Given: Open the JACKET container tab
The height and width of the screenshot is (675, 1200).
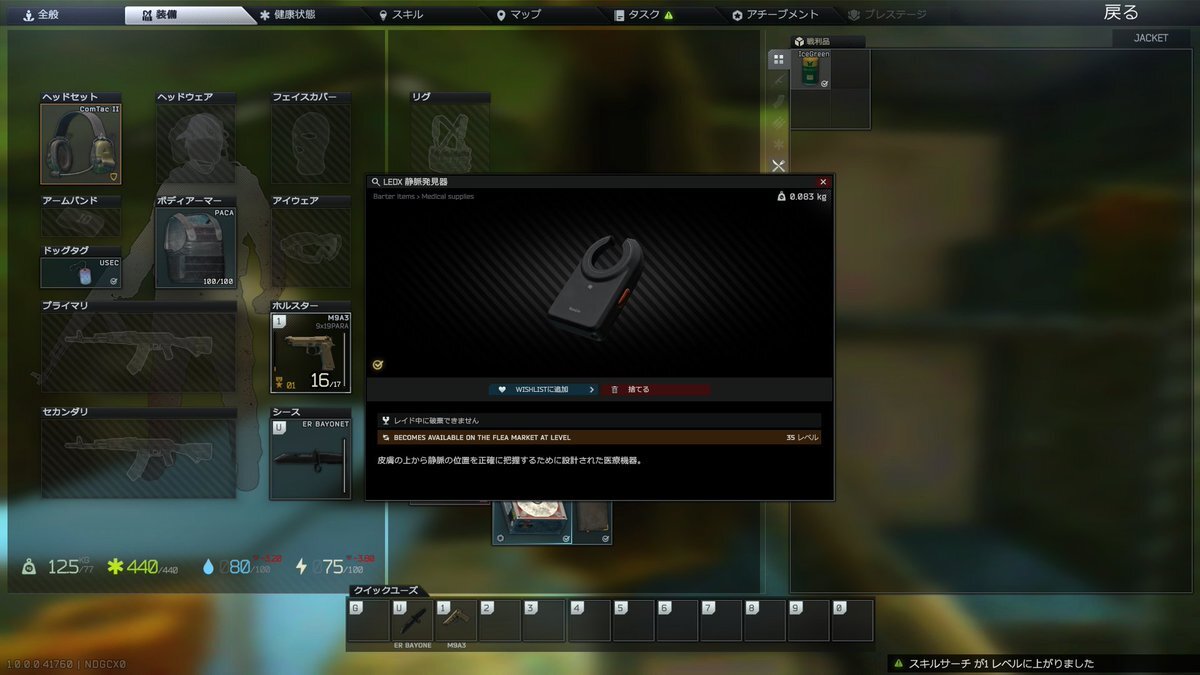Looking at the screenshot, I should point(1151,38).
